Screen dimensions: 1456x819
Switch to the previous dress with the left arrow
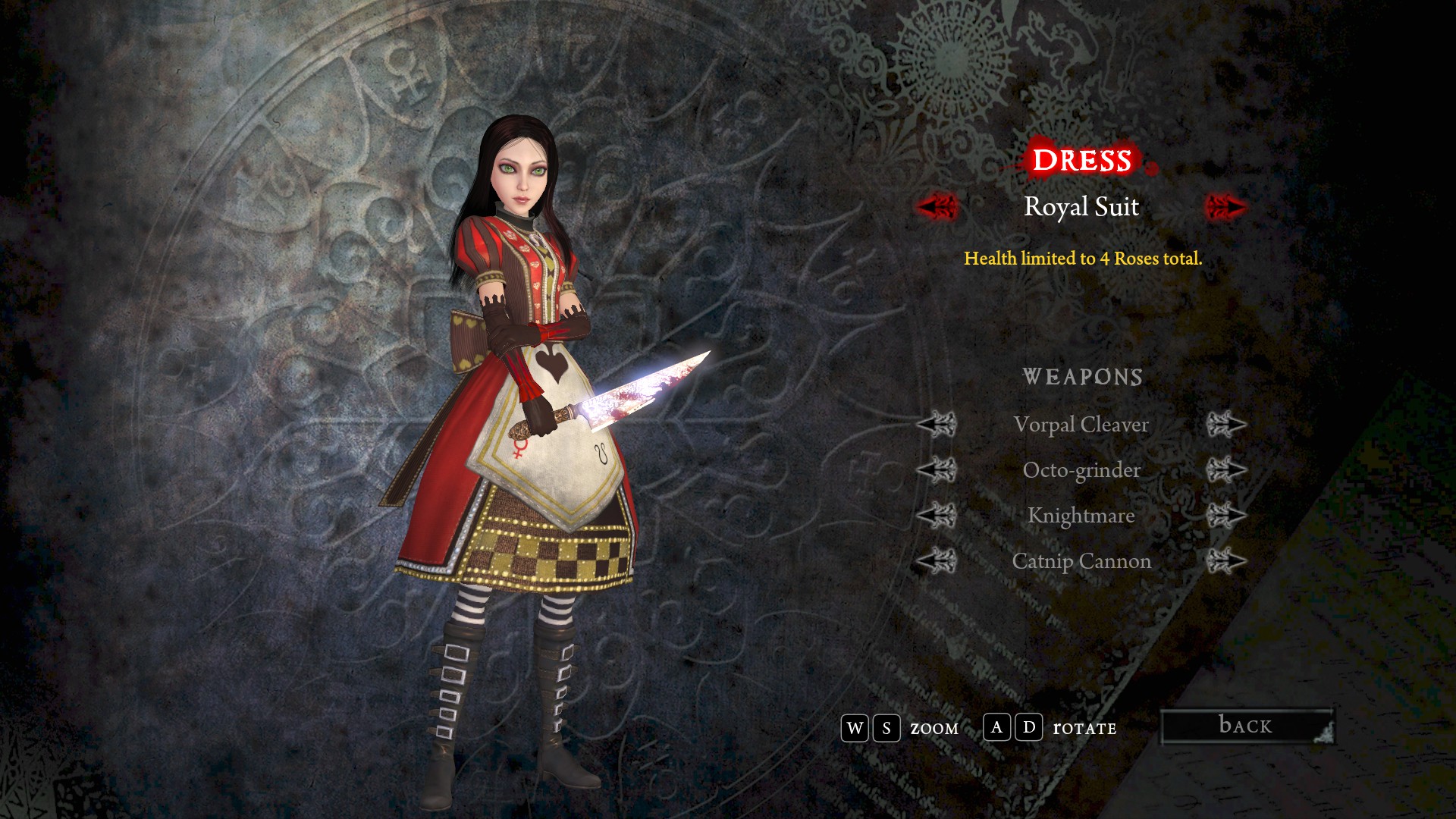click(937, 206)
